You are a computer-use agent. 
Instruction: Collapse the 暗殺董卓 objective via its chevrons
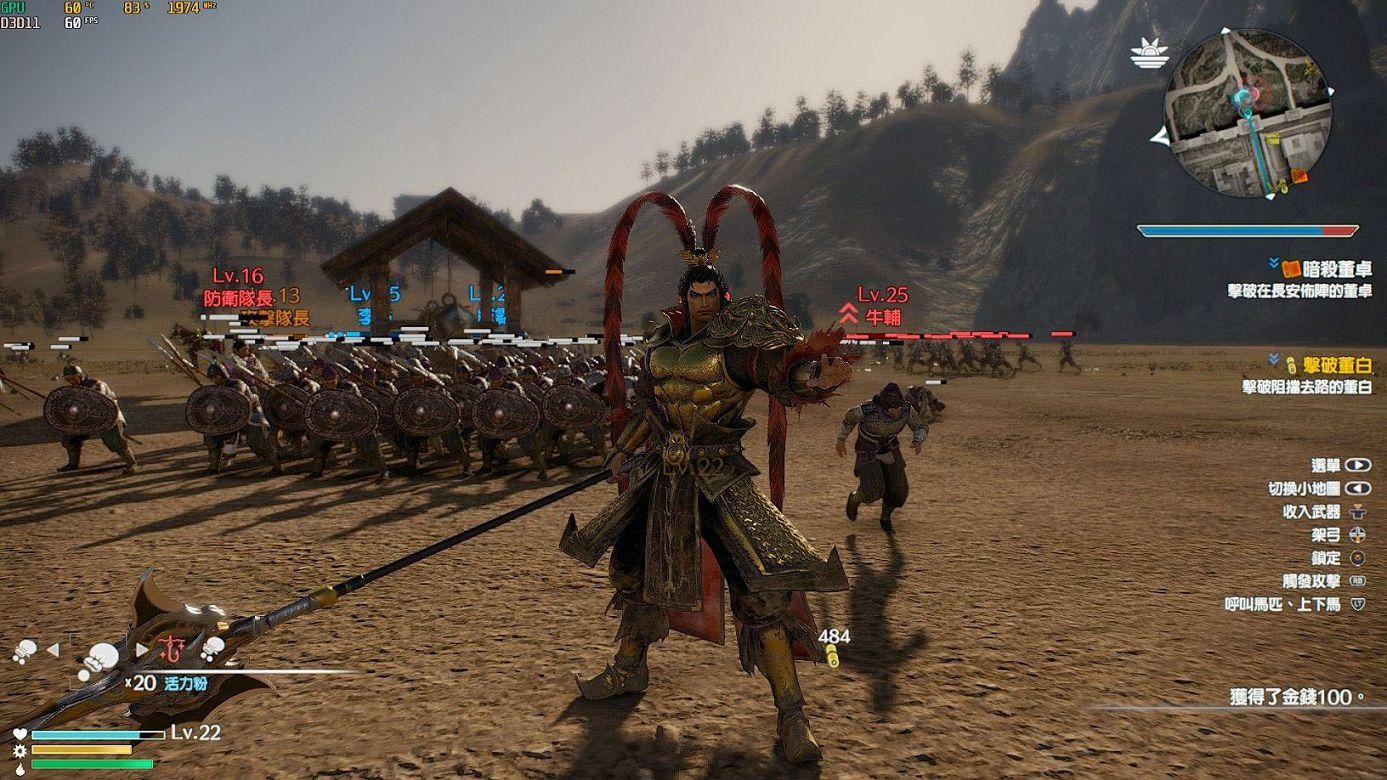1274,262
